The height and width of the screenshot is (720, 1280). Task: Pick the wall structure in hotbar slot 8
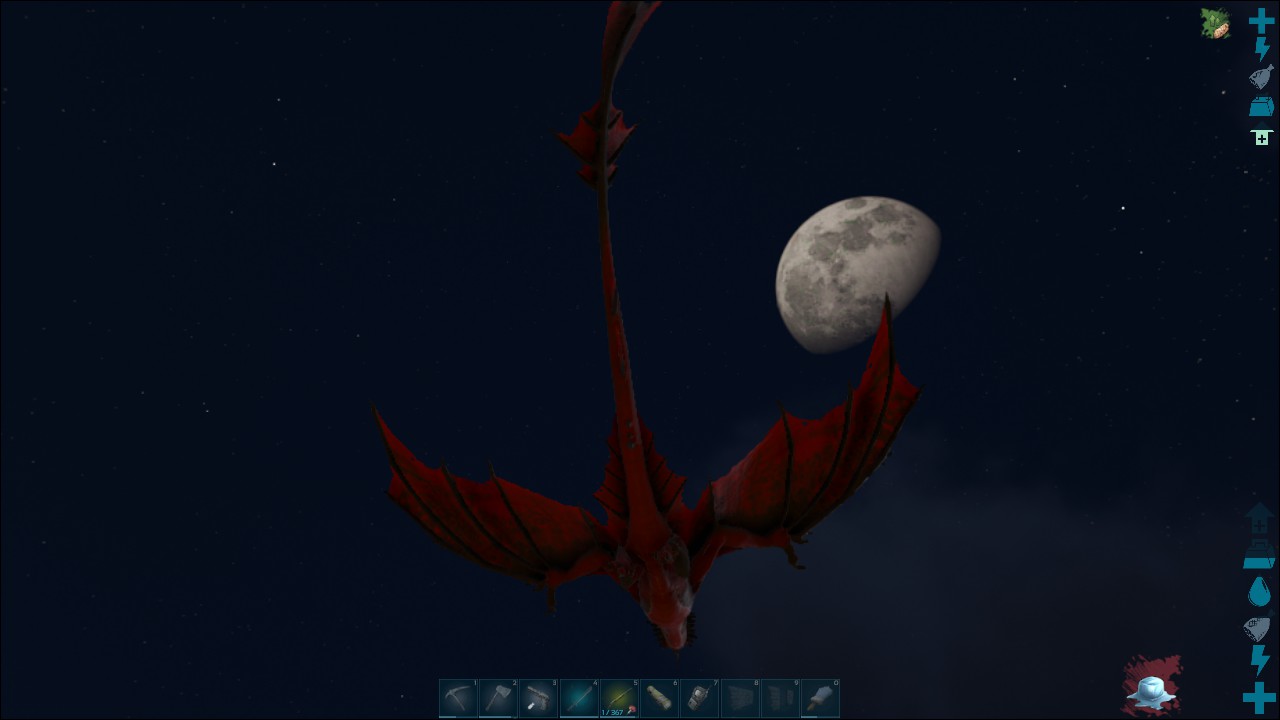click(740, 698)
